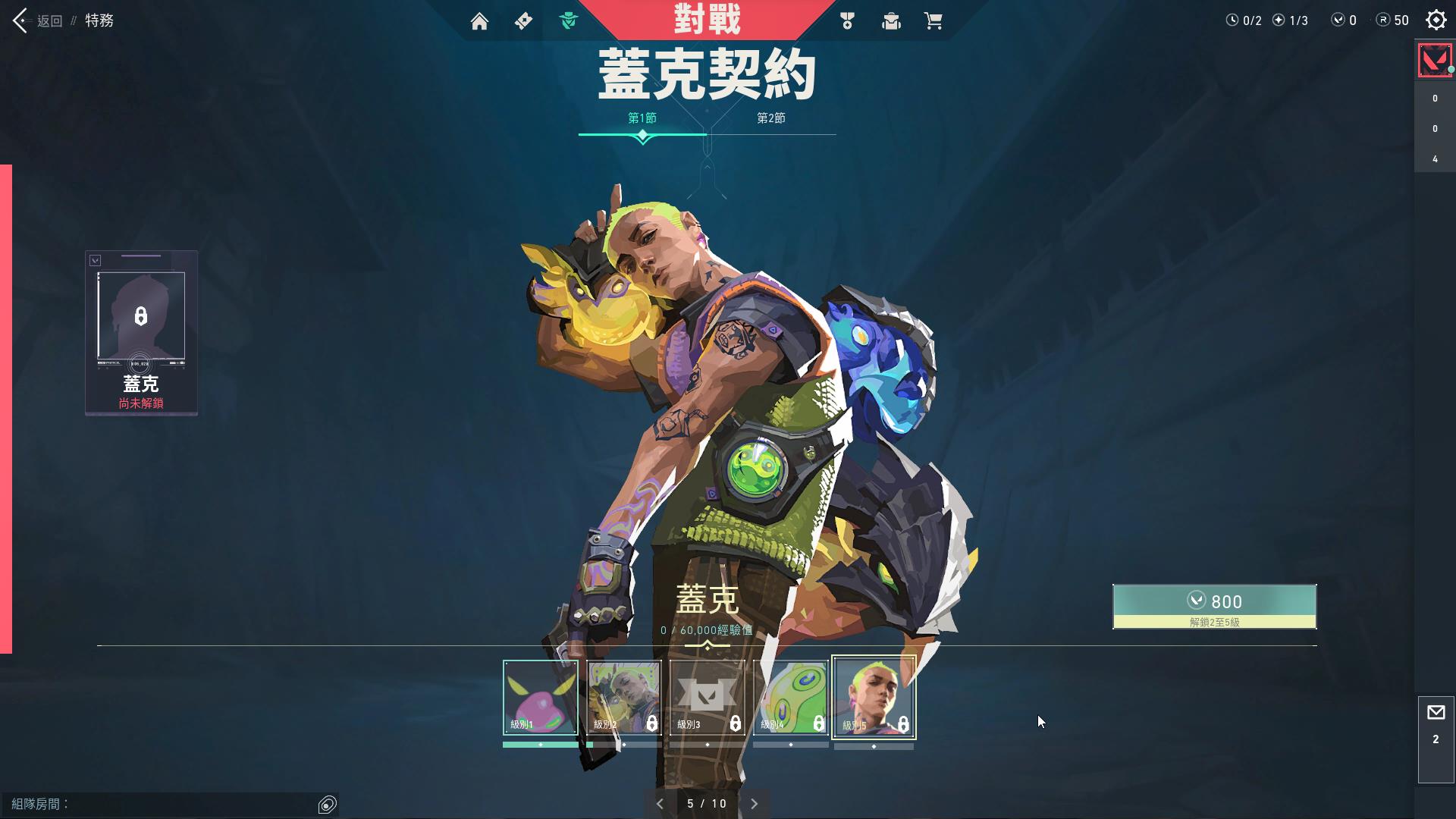This screenshot has height=819, width=1456.
Task: Advance pages with the right pagination arrow
Action: click(754, 803)
